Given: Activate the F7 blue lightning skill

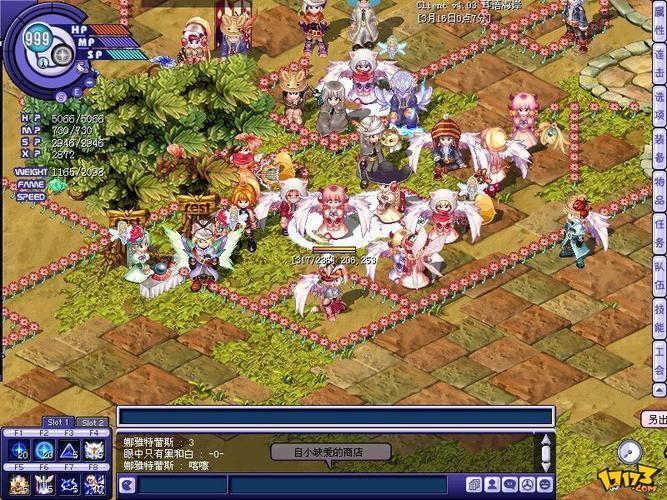Looking at the screenshot, I should pos(70,485).
